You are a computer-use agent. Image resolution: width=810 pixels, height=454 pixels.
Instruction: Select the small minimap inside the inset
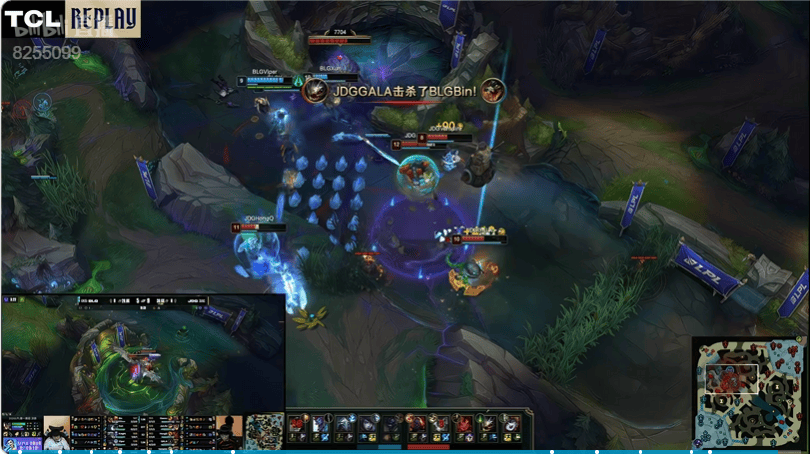264,431
